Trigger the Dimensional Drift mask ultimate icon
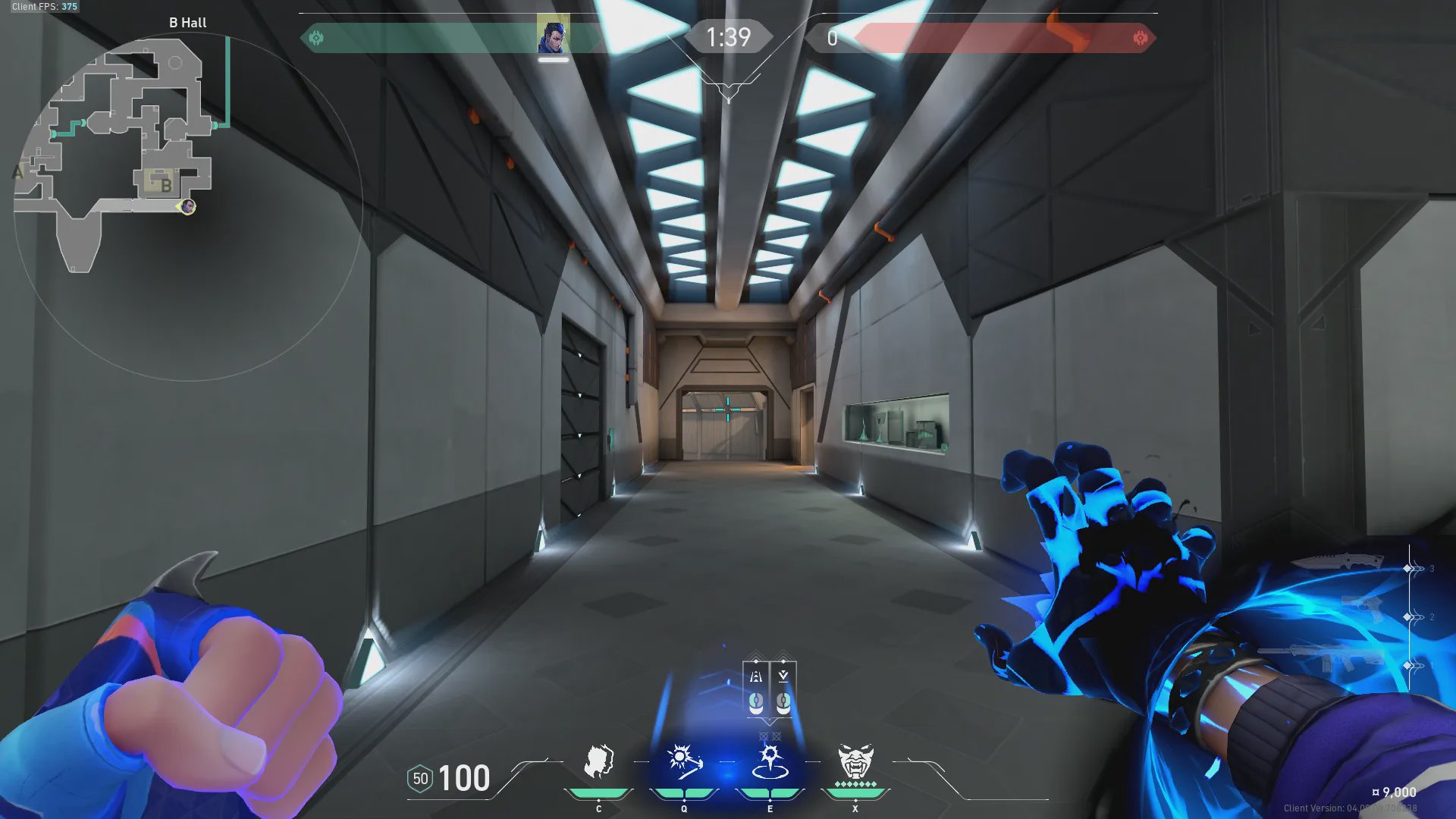 coord(855,762)
